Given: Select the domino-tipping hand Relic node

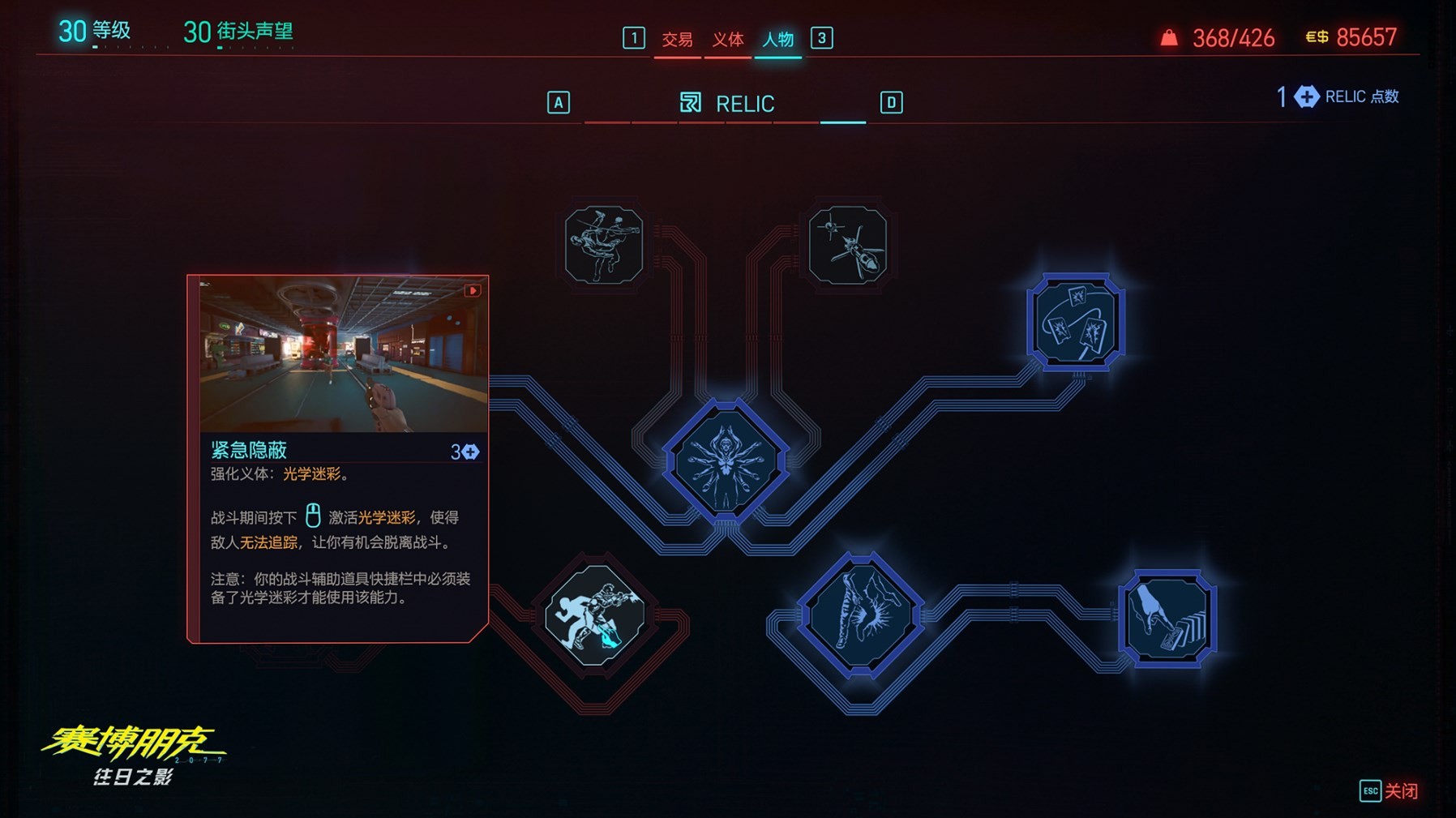Looking at the screenshot, I should pyautogui.click(x=1165, y=614).
